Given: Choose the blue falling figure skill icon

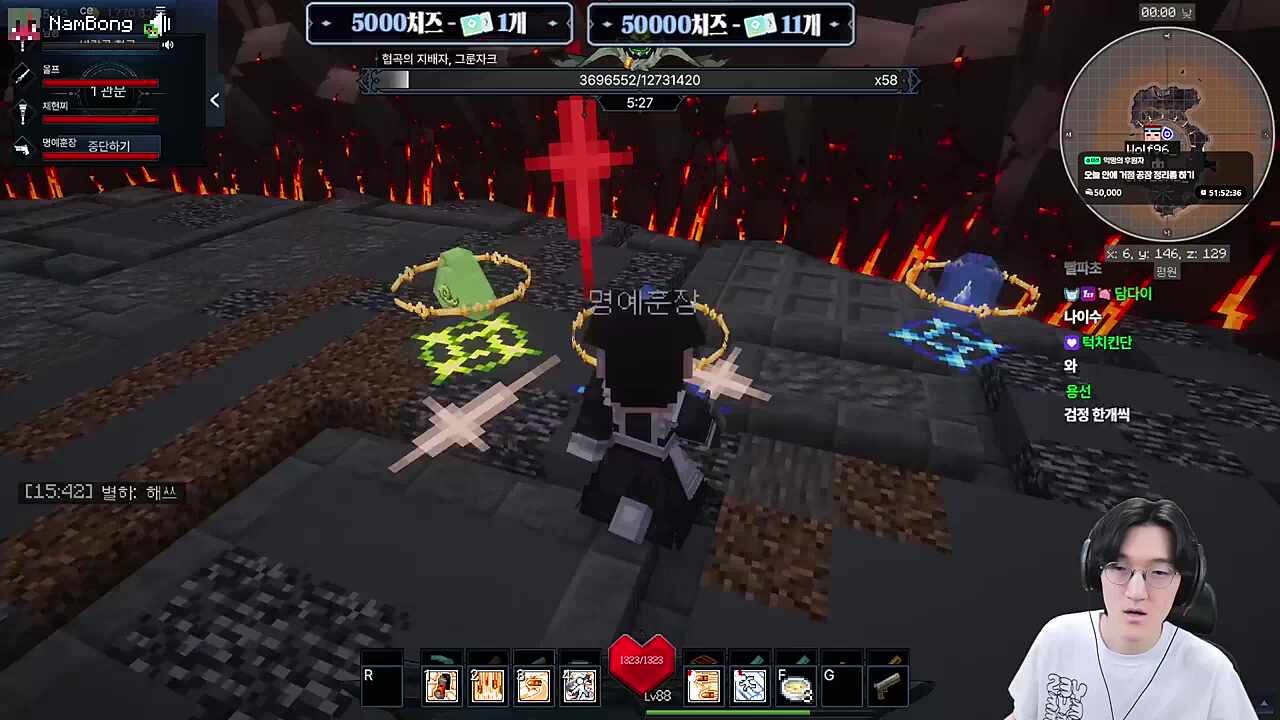Looking at the screenshot, I should click(750, 686).
